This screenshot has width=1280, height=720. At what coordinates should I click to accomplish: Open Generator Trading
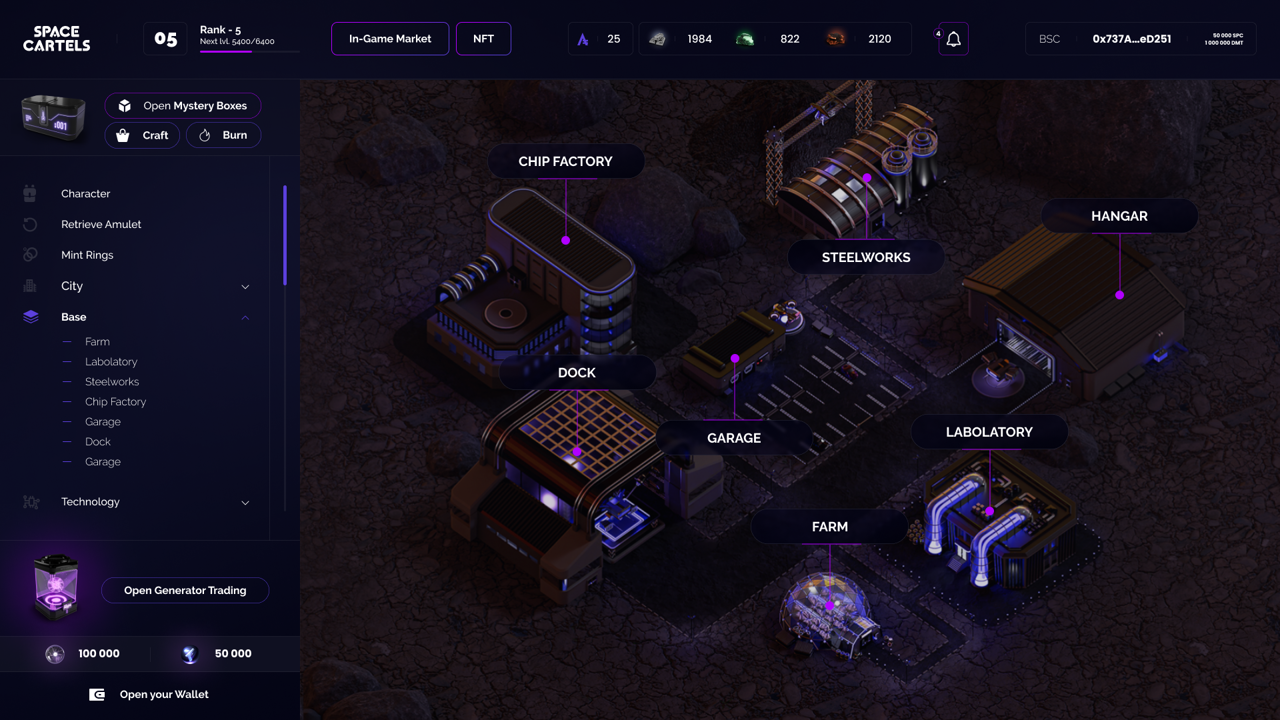pos(185,591)
